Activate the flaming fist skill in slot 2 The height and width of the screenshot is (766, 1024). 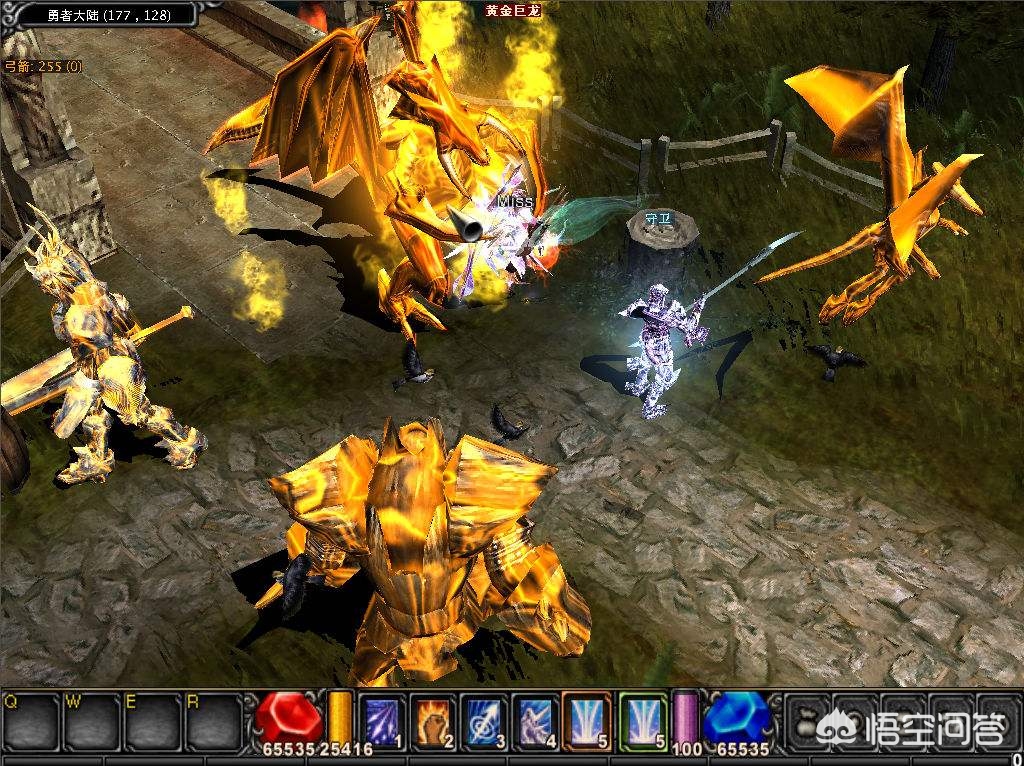(x=433, y=719)
